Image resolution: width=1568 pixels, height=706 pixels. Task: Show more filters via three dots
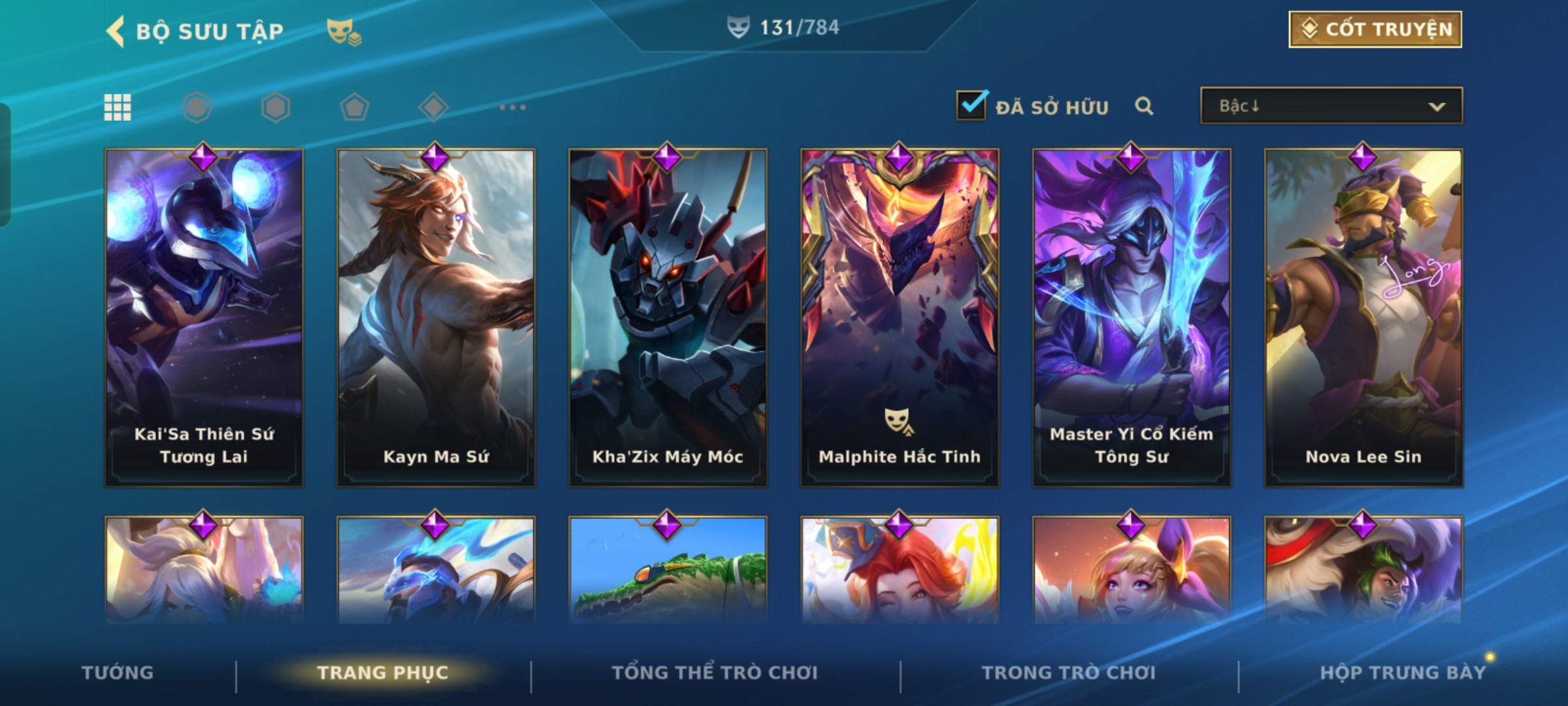513,107
